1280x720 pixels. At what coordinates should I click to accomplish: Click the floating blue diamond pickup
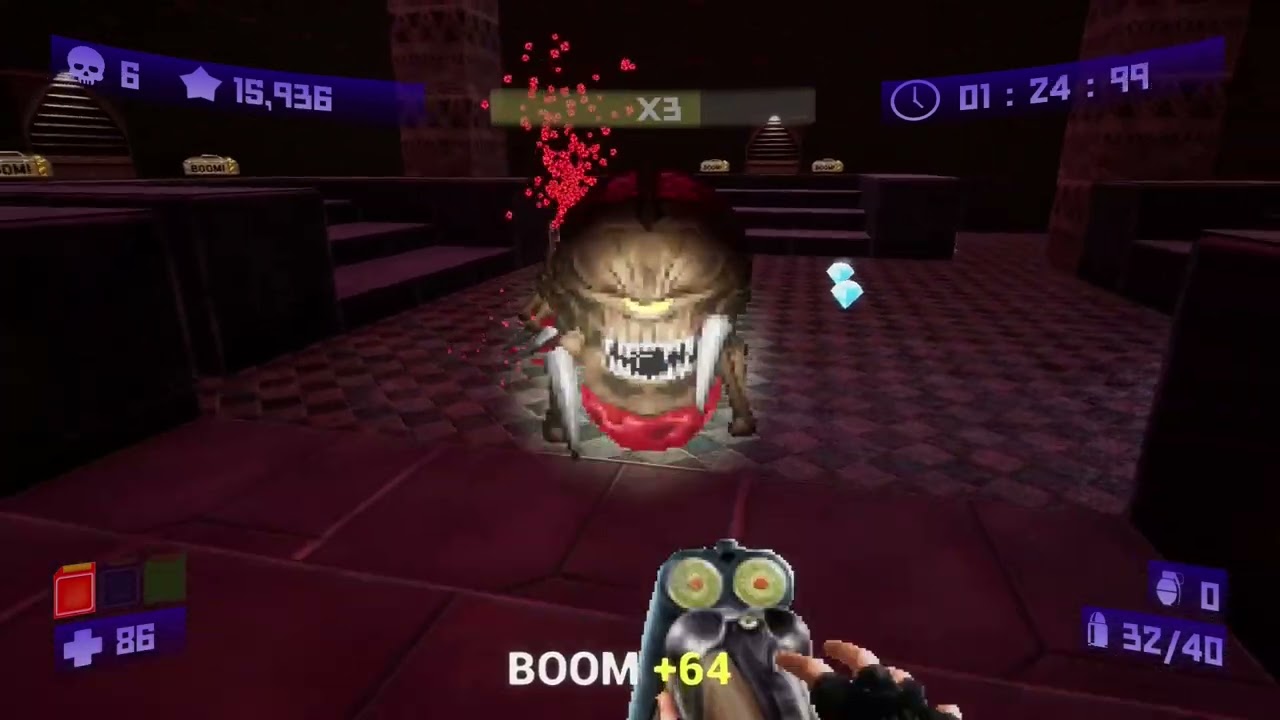click(x=843, y=285)
